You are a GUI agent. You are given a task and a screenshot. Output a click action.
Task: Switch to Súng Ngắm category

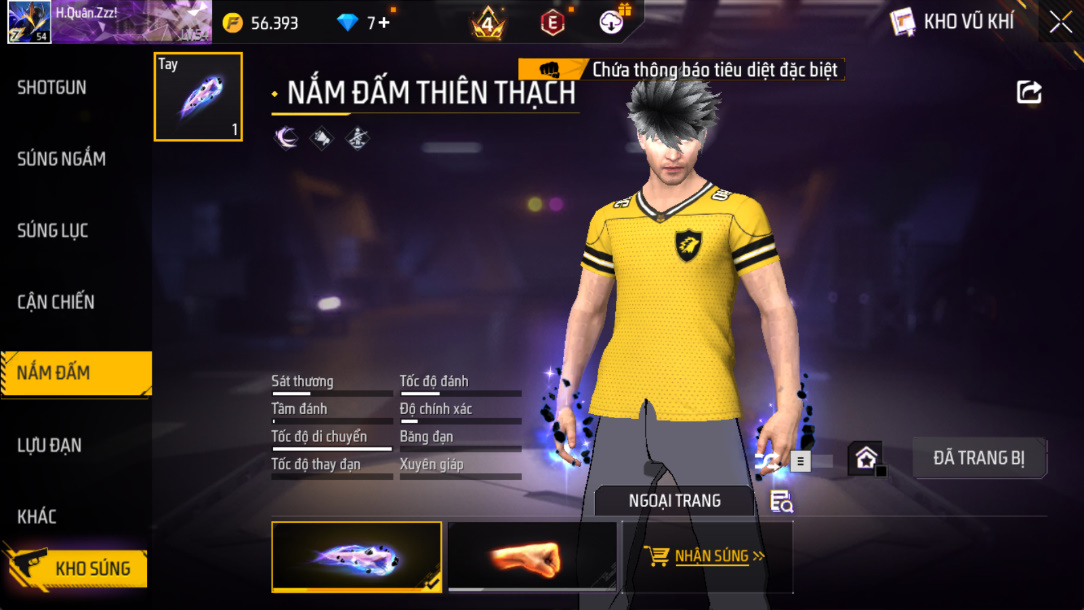(61, 159)
